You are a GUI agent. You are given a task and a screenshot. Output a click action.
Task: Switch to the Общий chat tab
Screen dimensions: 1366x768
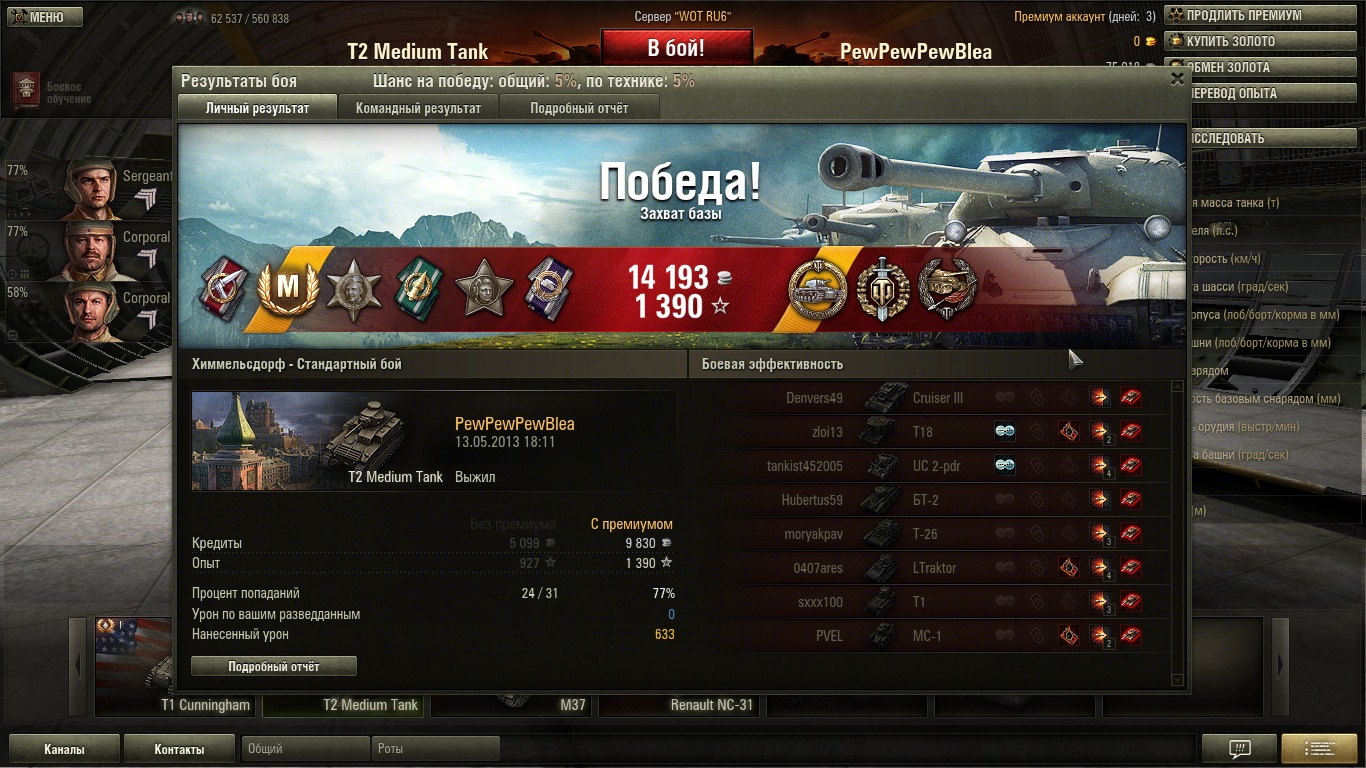(305, 749)
